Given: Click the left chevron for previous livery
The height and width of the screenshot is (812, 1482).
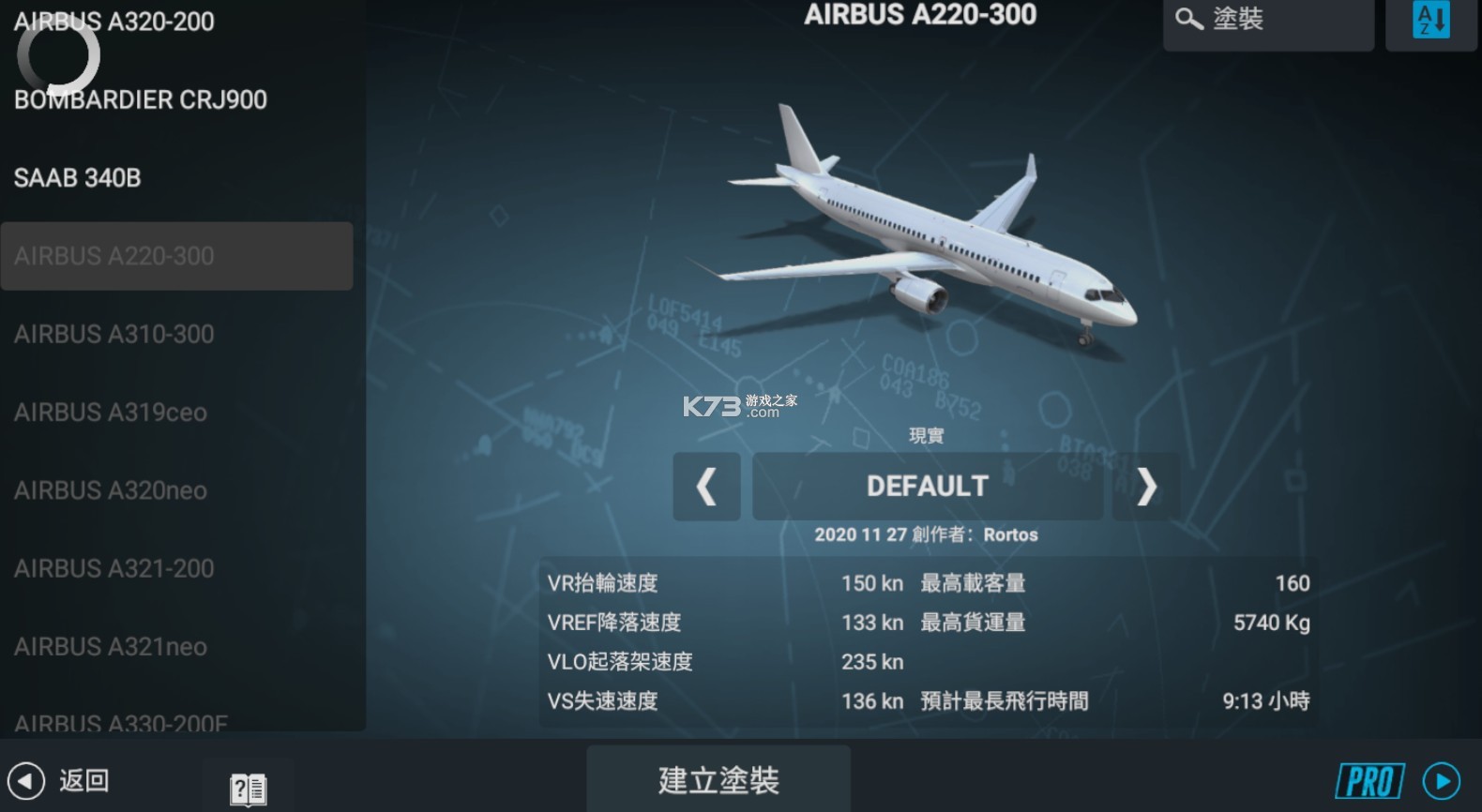Looking at the screenshot, I should pos(706,487).
